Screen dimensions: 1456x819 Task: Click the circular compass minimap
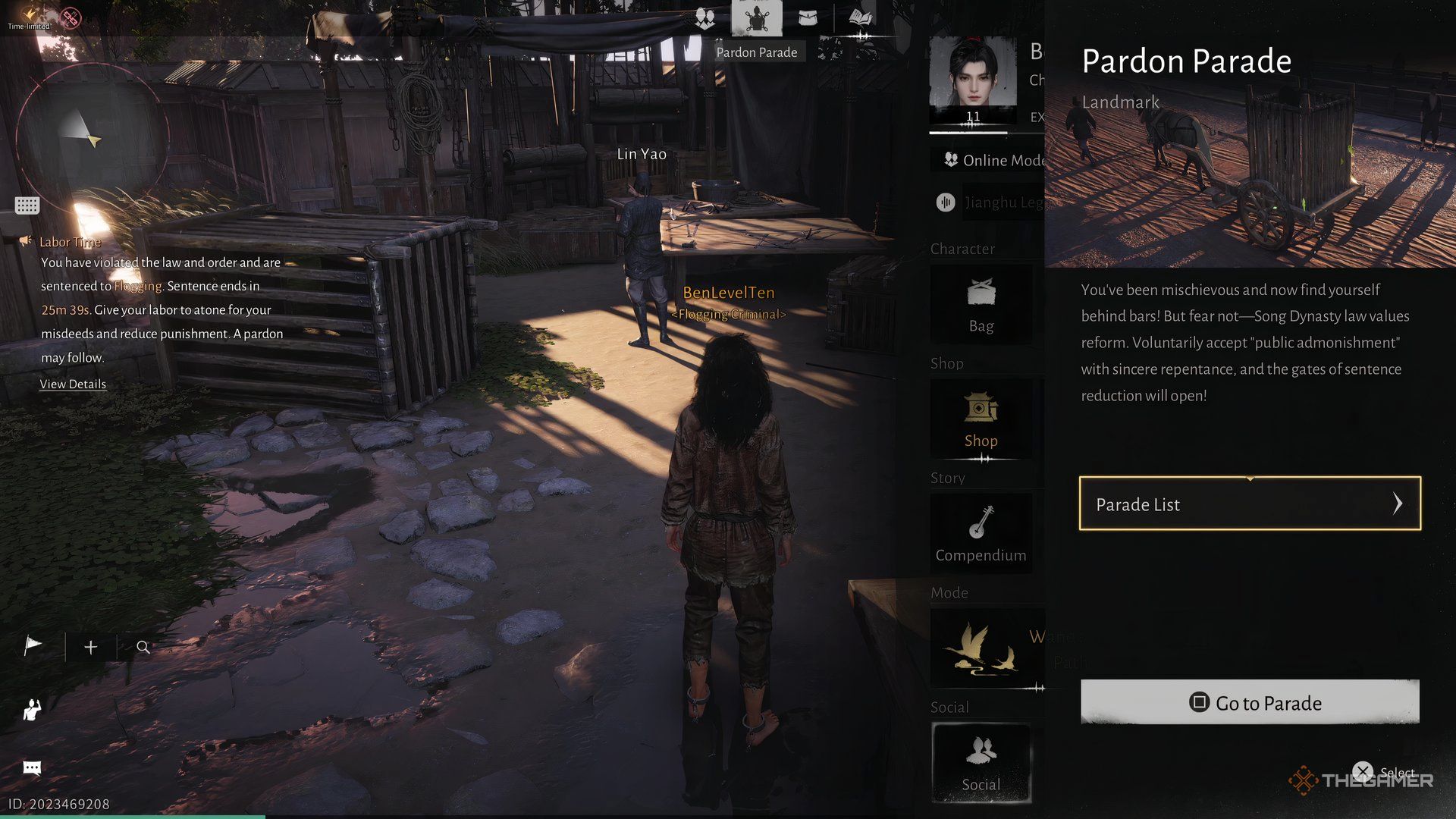91,135
